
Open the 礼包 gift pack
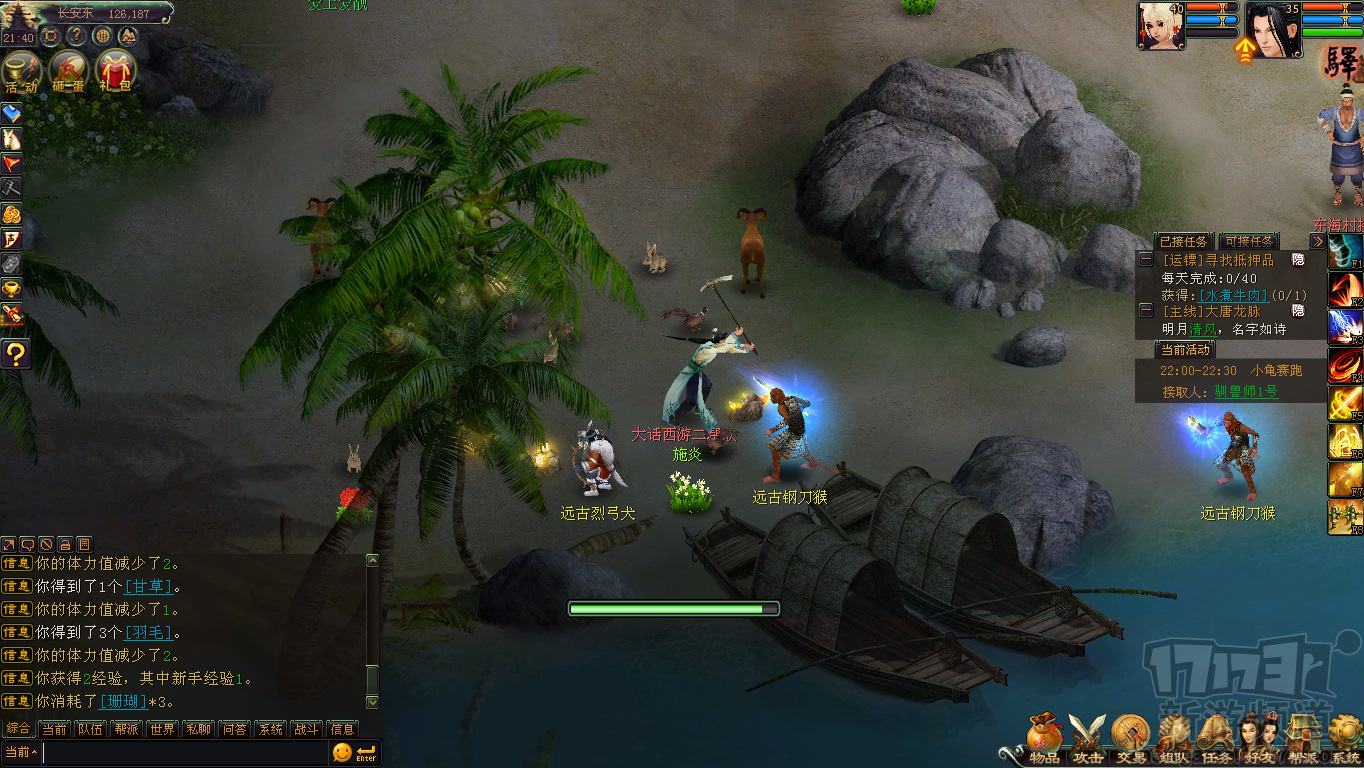pyautogui.click(x=115, y=71)
